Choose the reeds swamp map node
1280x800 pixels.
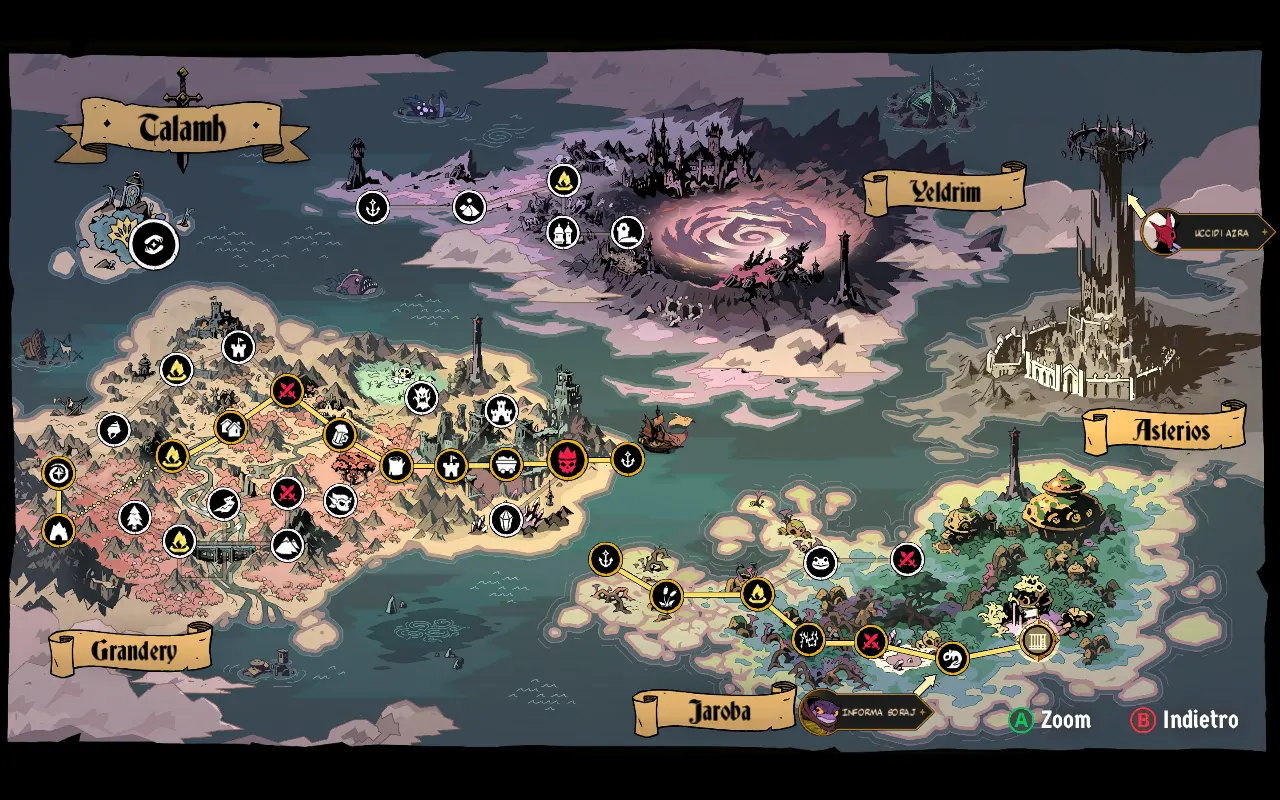click(x=665, y=597)
